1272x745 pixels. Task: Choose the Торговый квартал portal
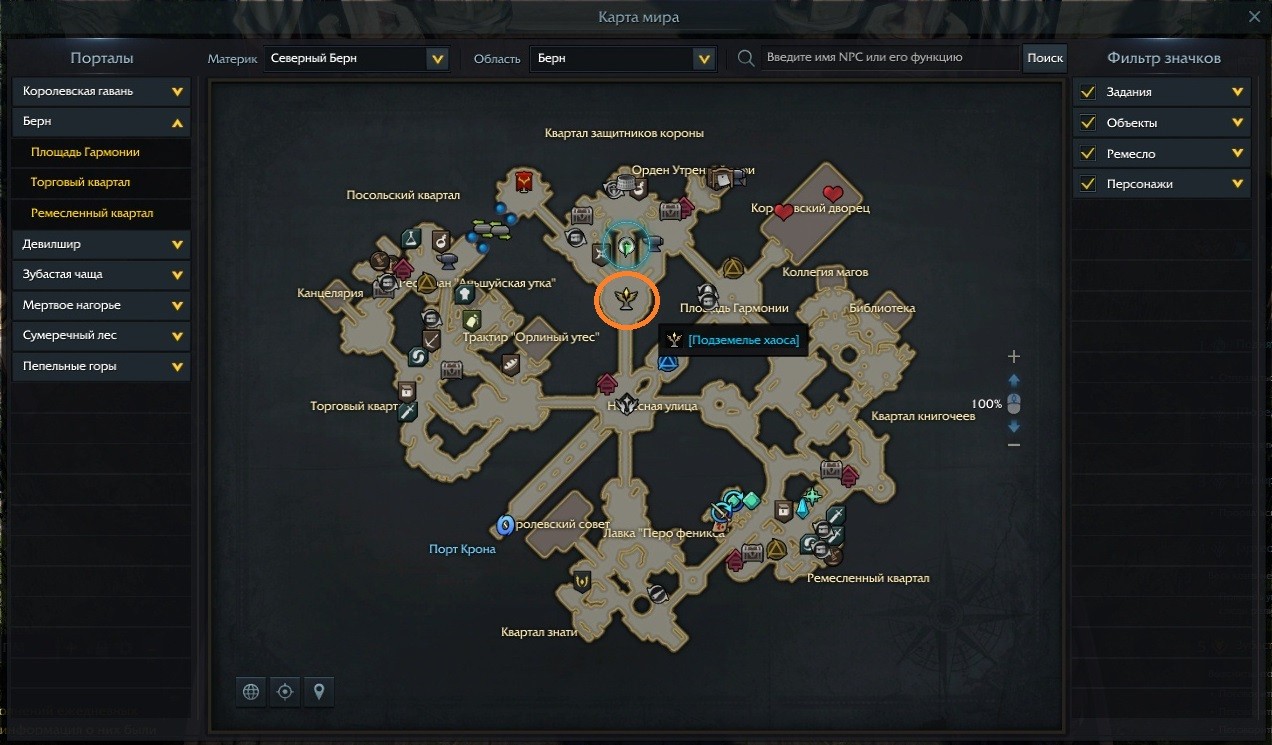click(80, 183)
